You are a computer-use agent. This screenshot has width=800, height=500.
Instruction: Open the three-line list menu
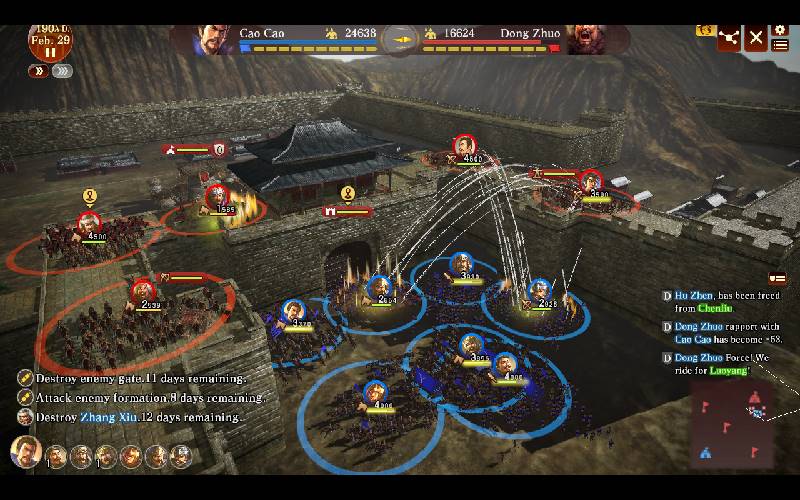(780, 45)
